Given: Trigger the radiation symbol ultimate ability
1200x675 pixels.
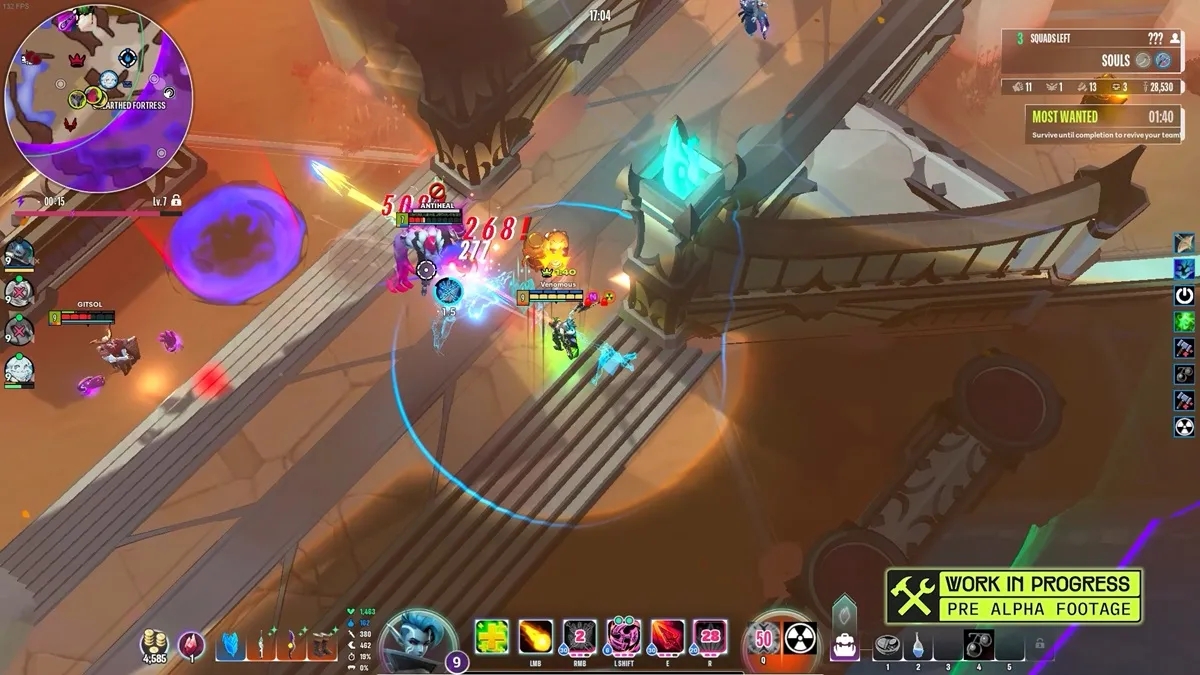Looking at the screenshot, I should [x=800, y=637].
